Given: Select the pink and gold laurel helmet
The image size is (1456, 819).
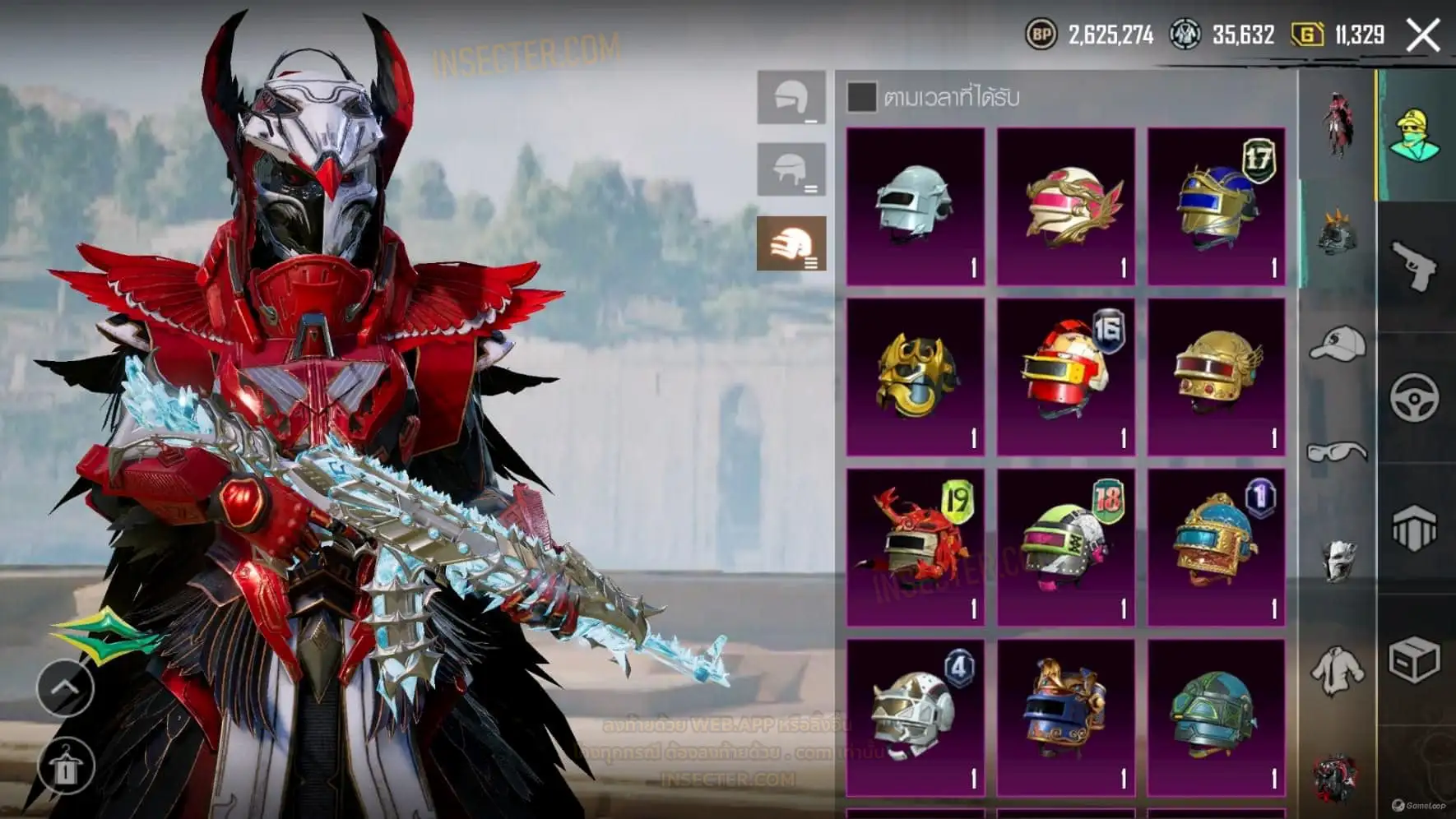Looking at the screenshot, I should tap(1066, 206).
